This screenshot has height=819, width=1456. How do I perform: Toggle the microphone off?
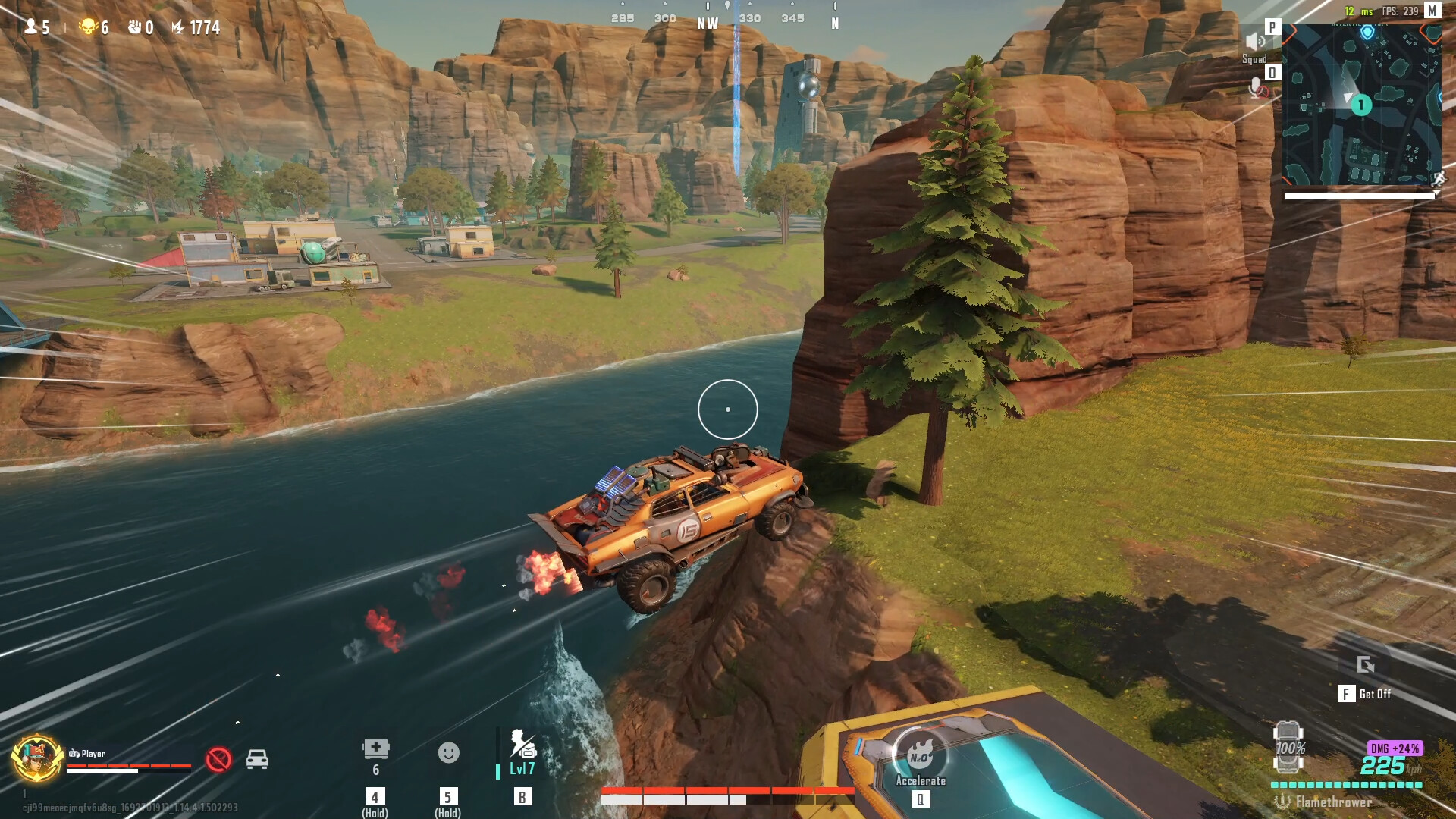tap(1256, 86)
